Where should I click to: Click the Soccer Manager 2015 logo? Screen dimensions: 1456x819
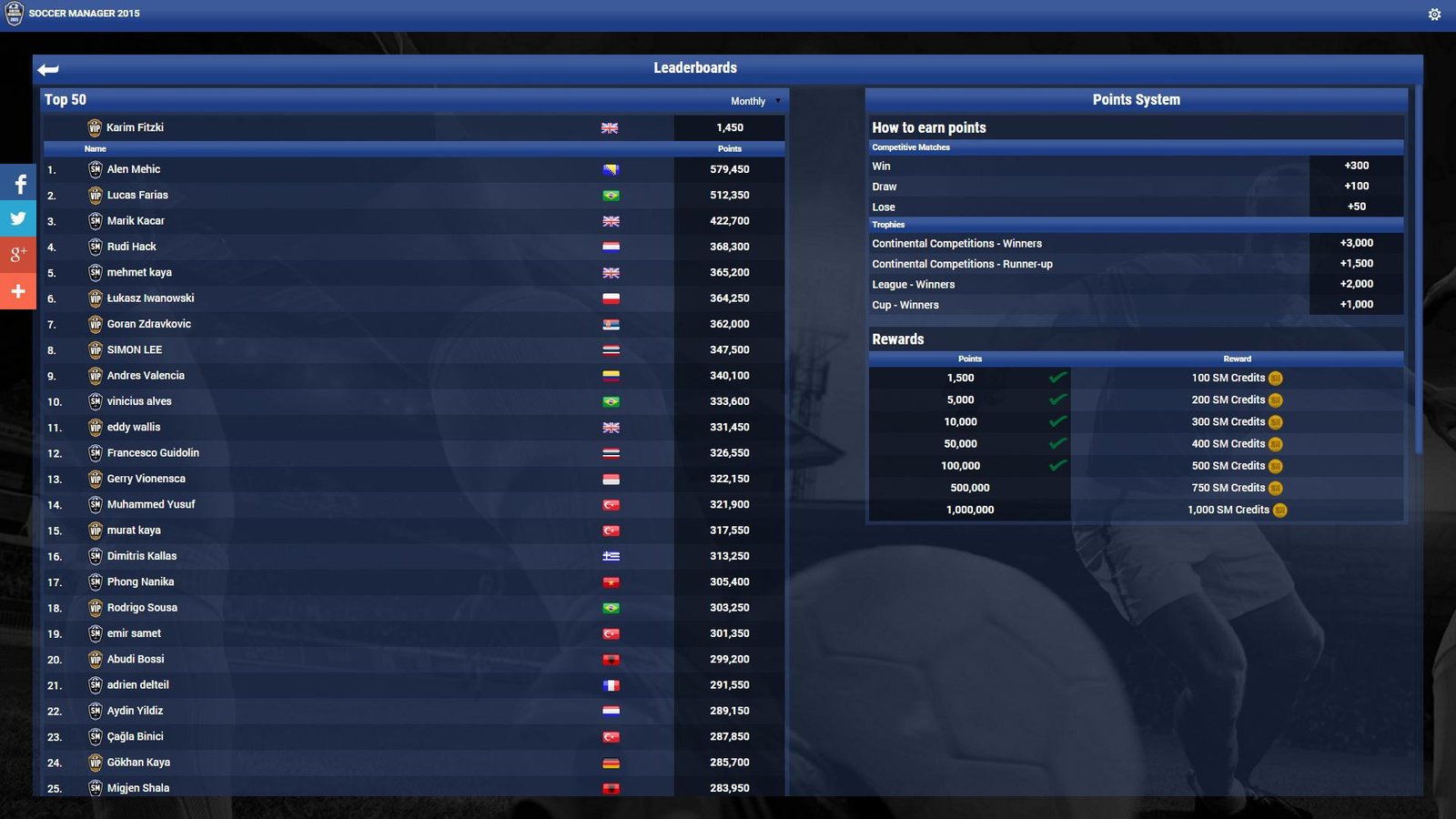pyautogui.click(x=15, y=14)
